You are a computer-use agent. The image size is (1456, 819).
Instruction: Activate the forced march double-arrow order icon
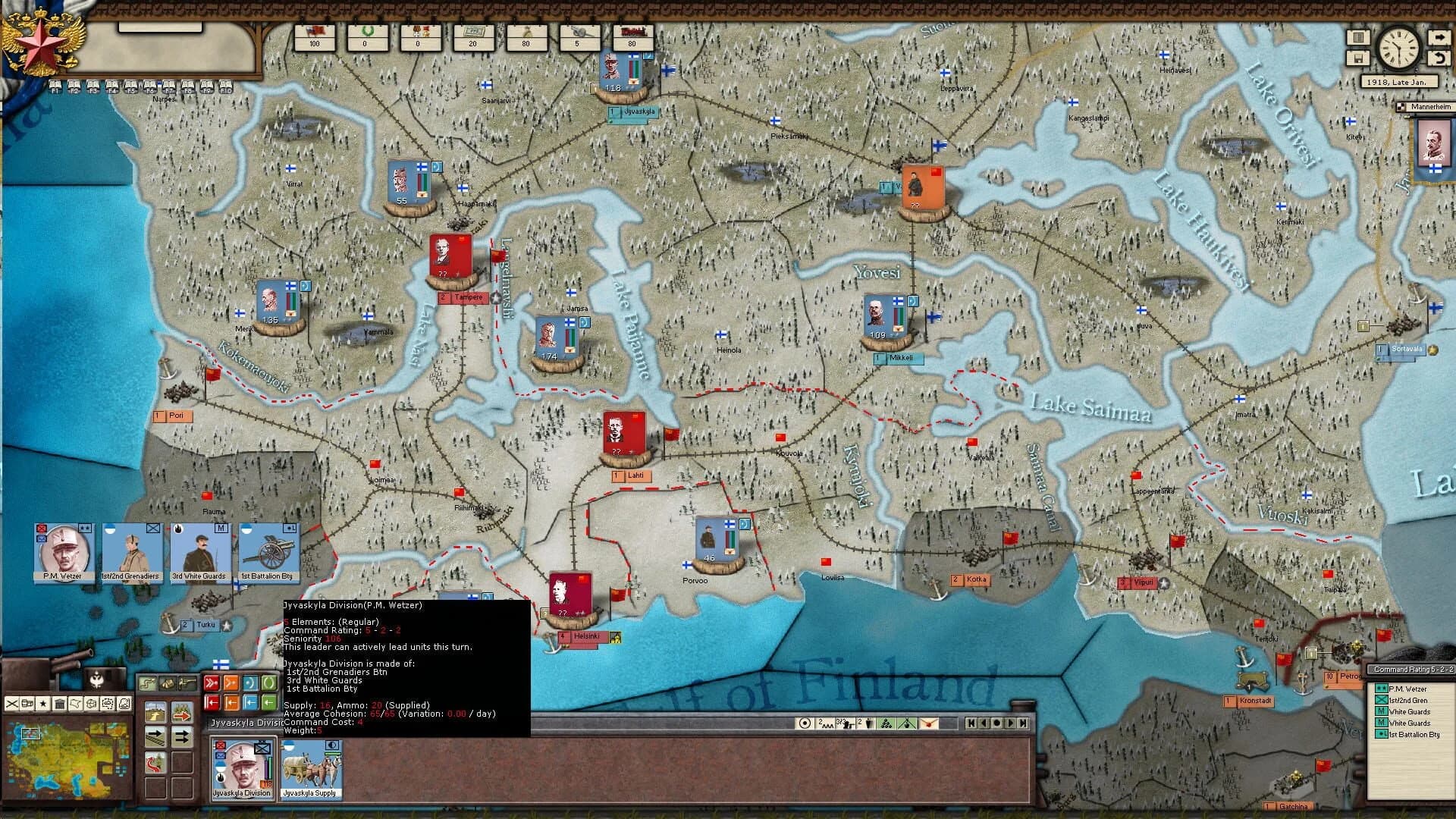point(181,737)
